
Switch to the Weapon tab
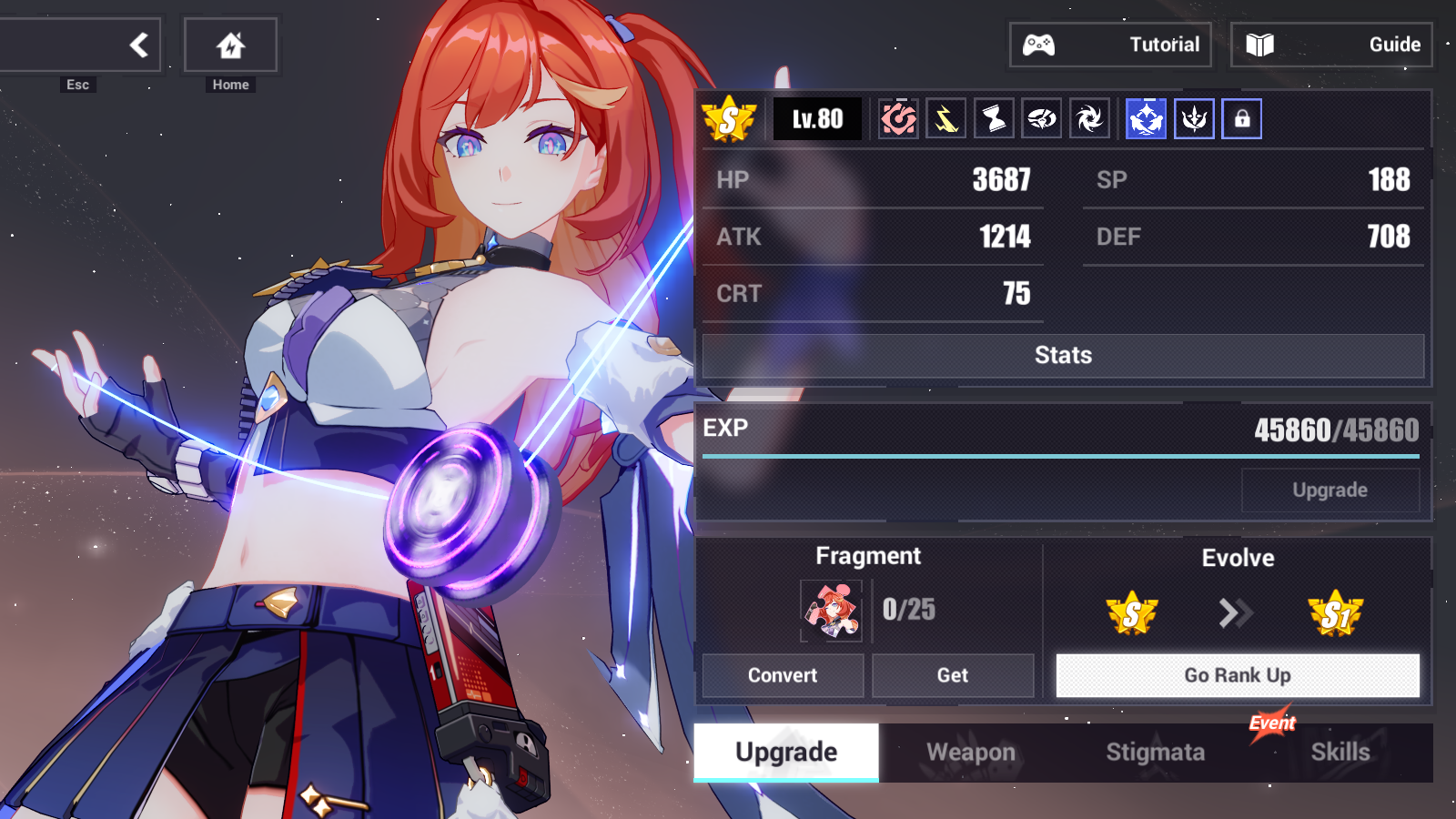click(970, 753)
